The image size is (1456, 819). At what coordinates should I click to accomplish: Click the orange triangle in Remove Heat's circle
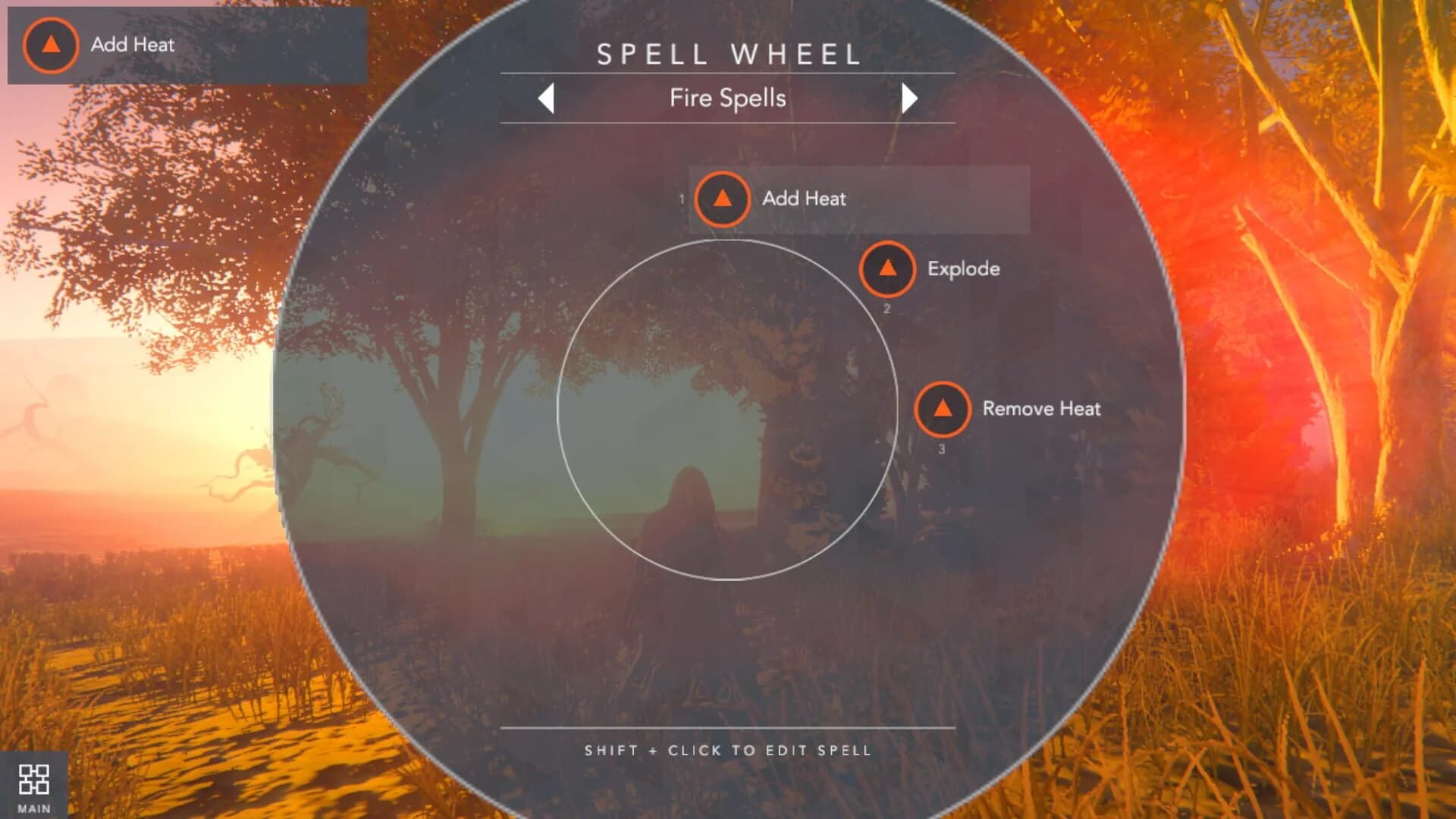pyautogui.click(x=943, y=409)
